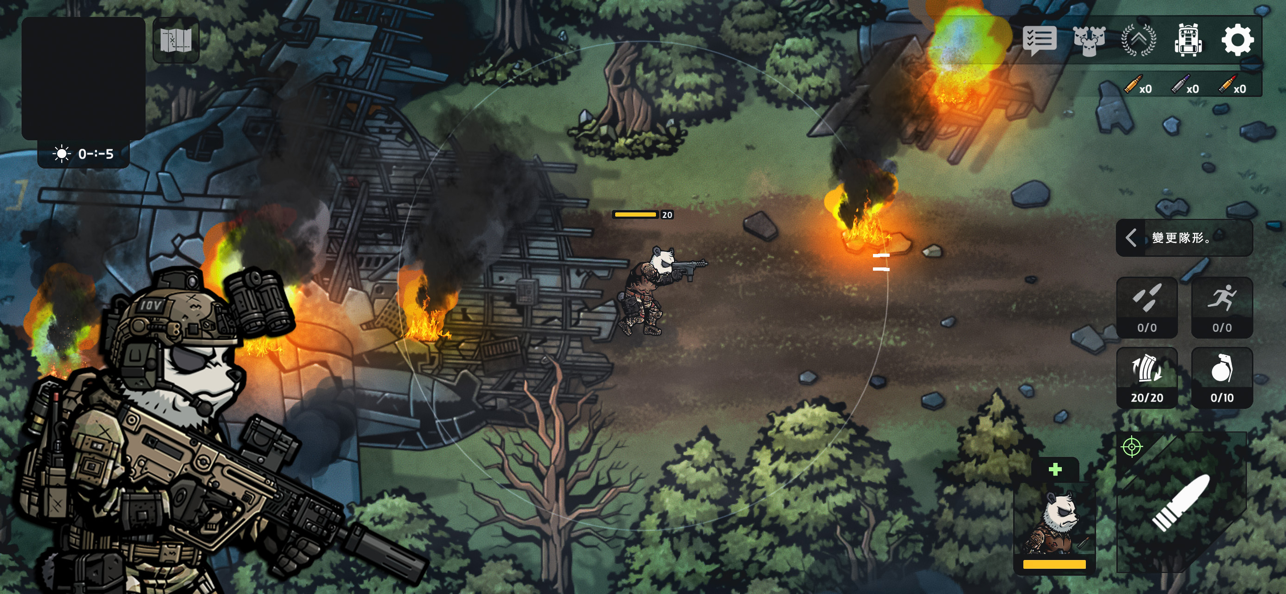1286x594 pixels.
Task: Activate the airstrike bombs skill
Action: (1147, 306)
